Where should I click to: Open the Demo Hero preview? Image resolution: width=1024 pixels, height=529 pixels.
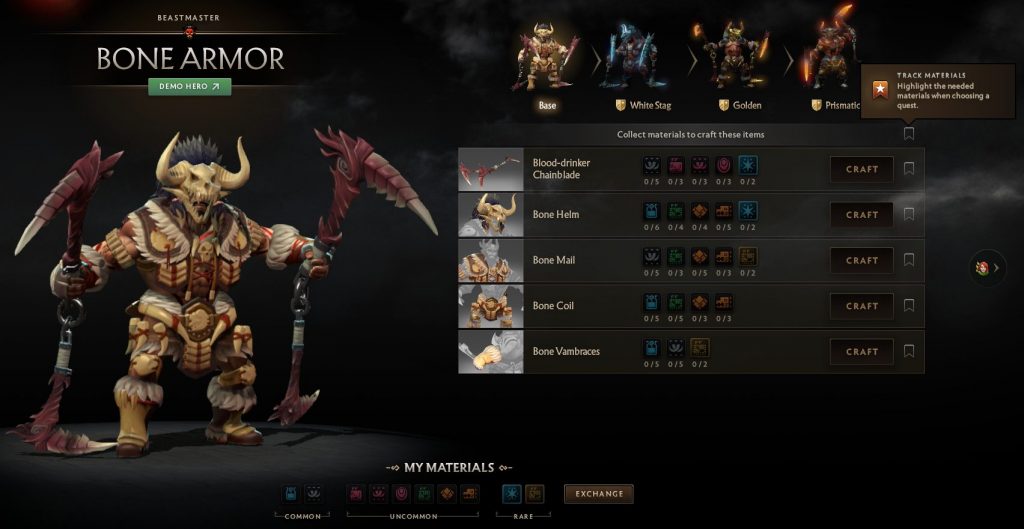click(189, 87)
